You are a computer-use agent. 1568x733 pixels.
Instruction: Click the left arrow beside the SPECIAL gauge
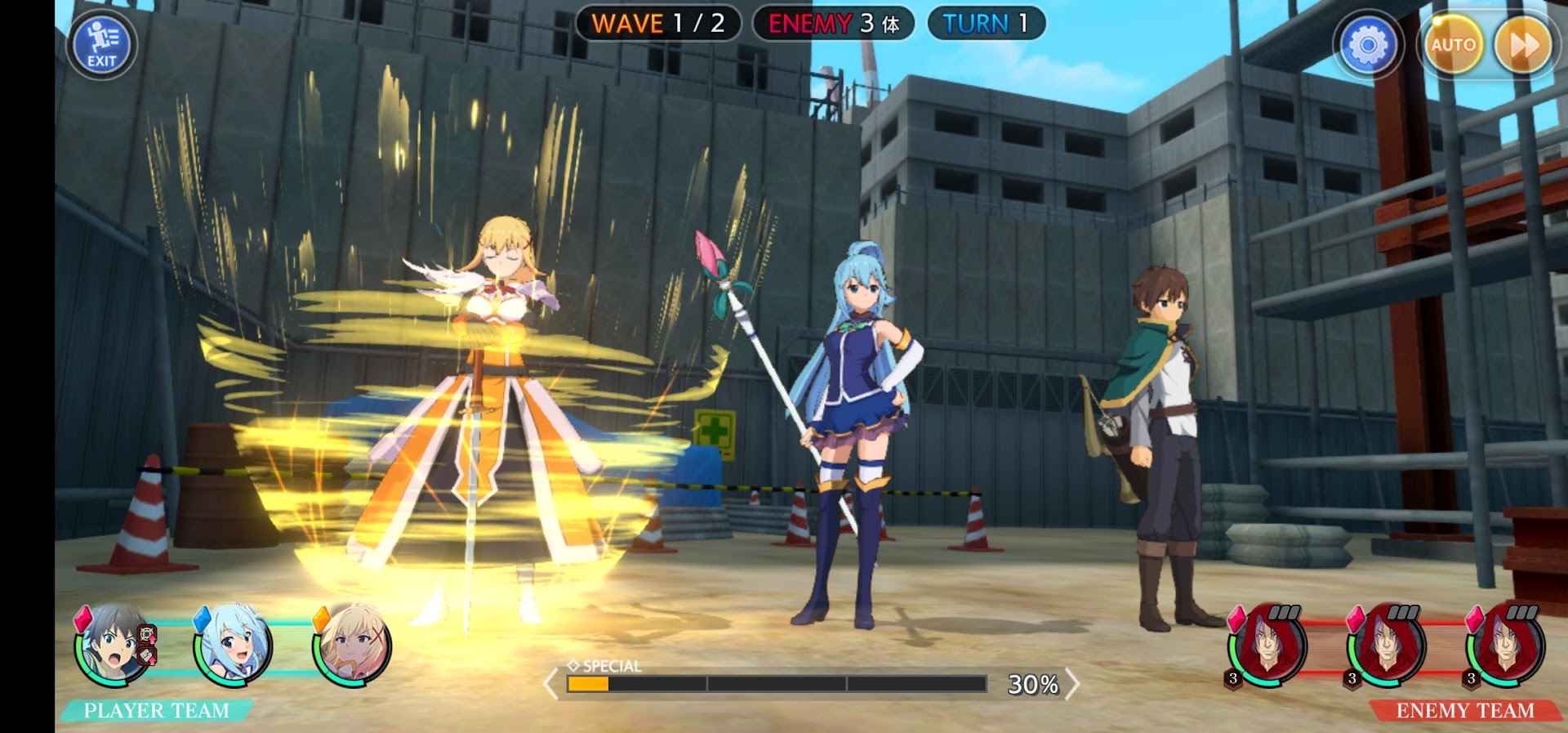(551, 684)
